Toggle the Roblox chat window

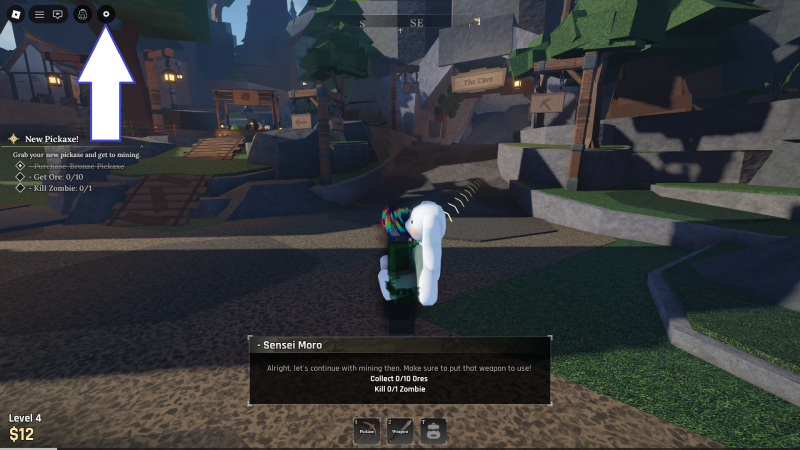pos(58,15)
